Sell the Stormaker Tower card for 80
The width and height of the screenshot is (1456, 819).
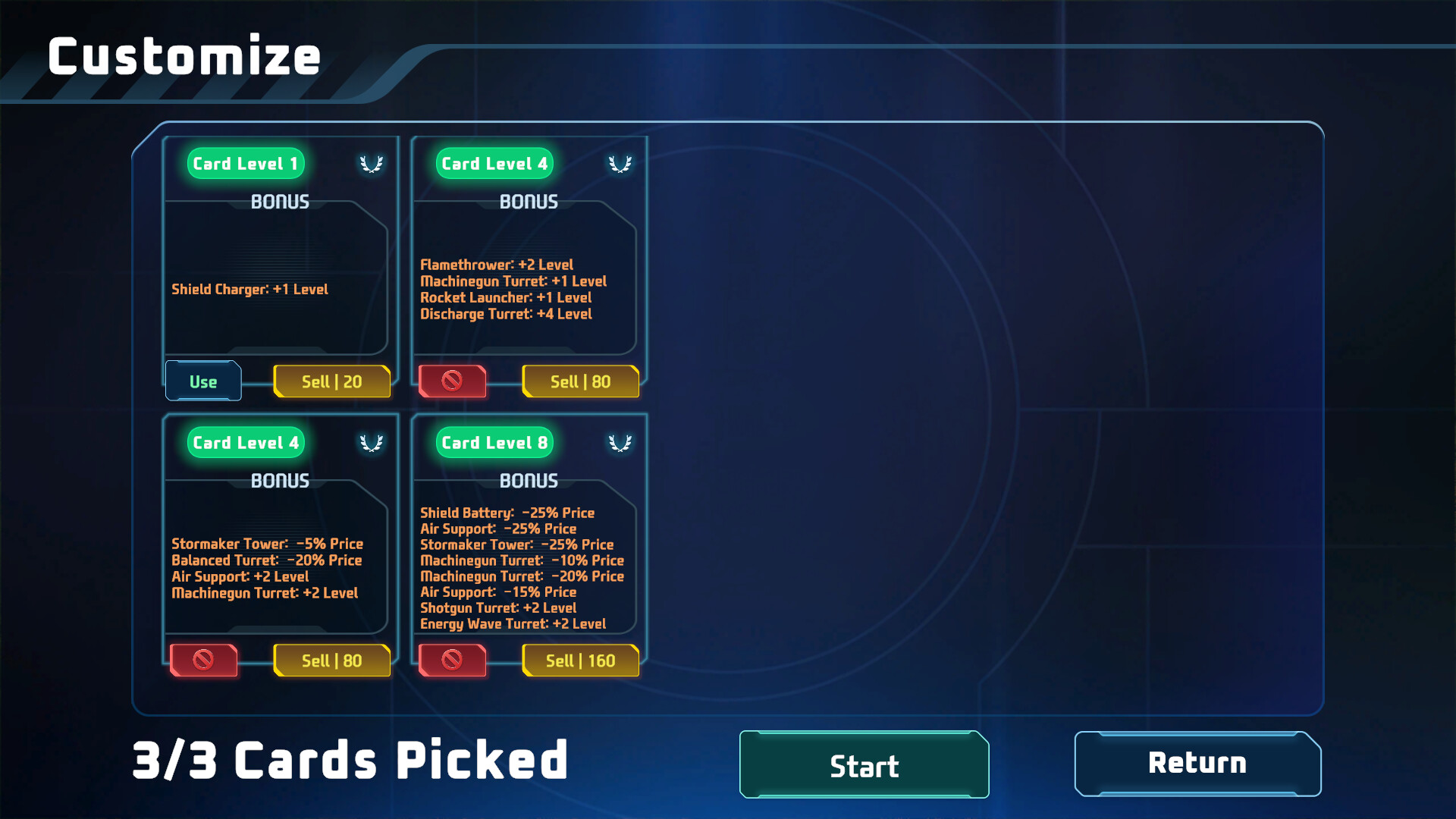331,661
